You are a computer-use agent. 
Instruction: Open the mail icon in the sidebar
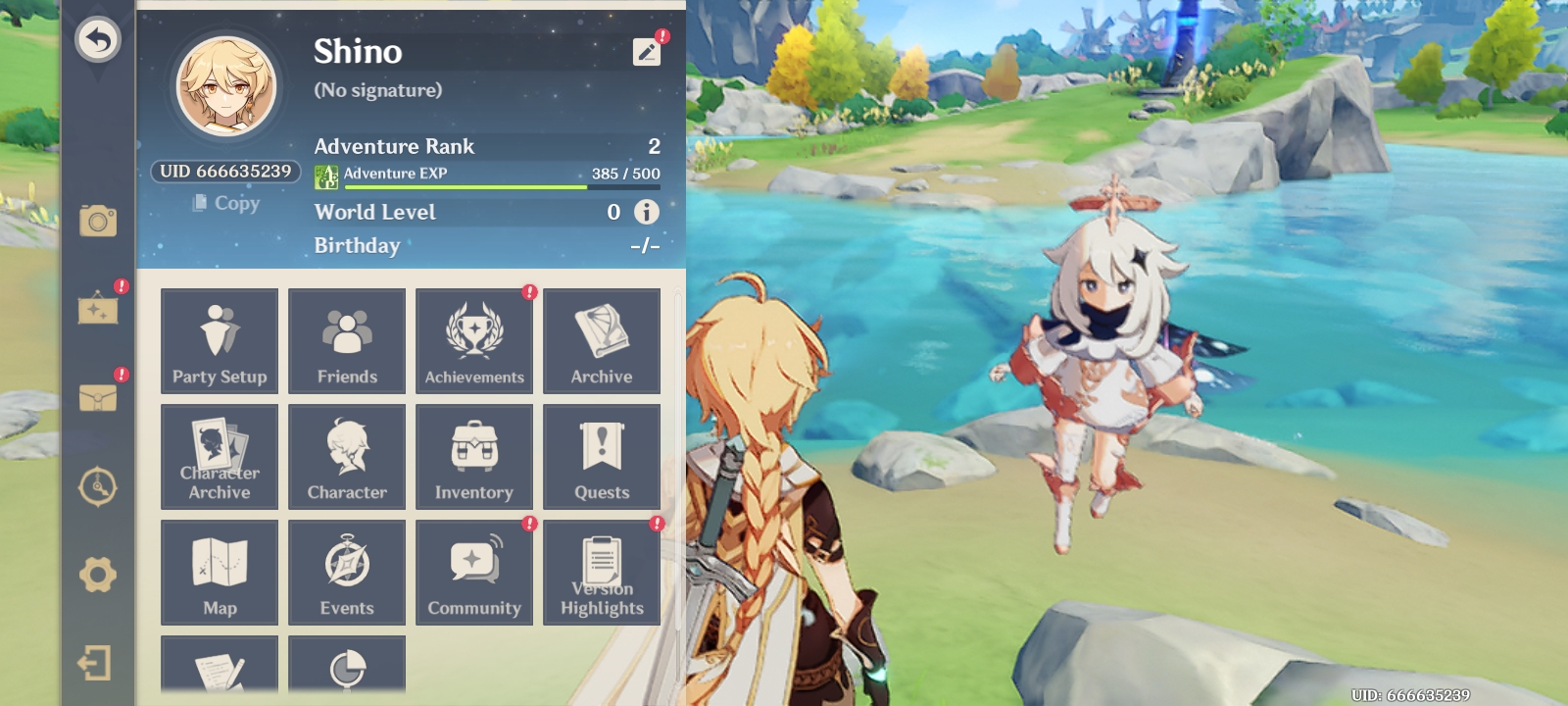[97, 399]
